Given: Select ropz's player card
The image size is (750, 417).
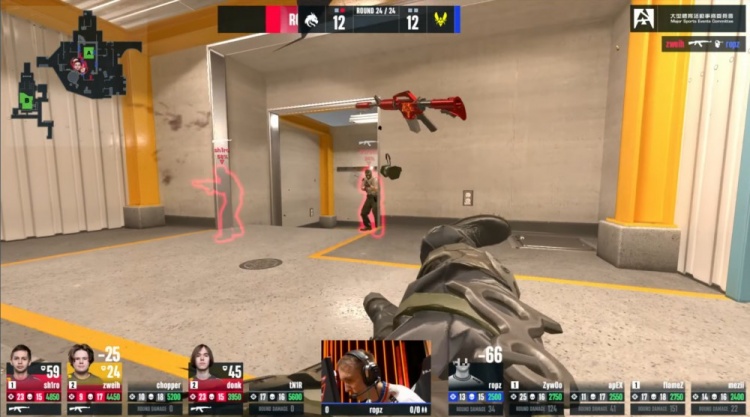Looking at the screenshot, I should pos(475,385).
